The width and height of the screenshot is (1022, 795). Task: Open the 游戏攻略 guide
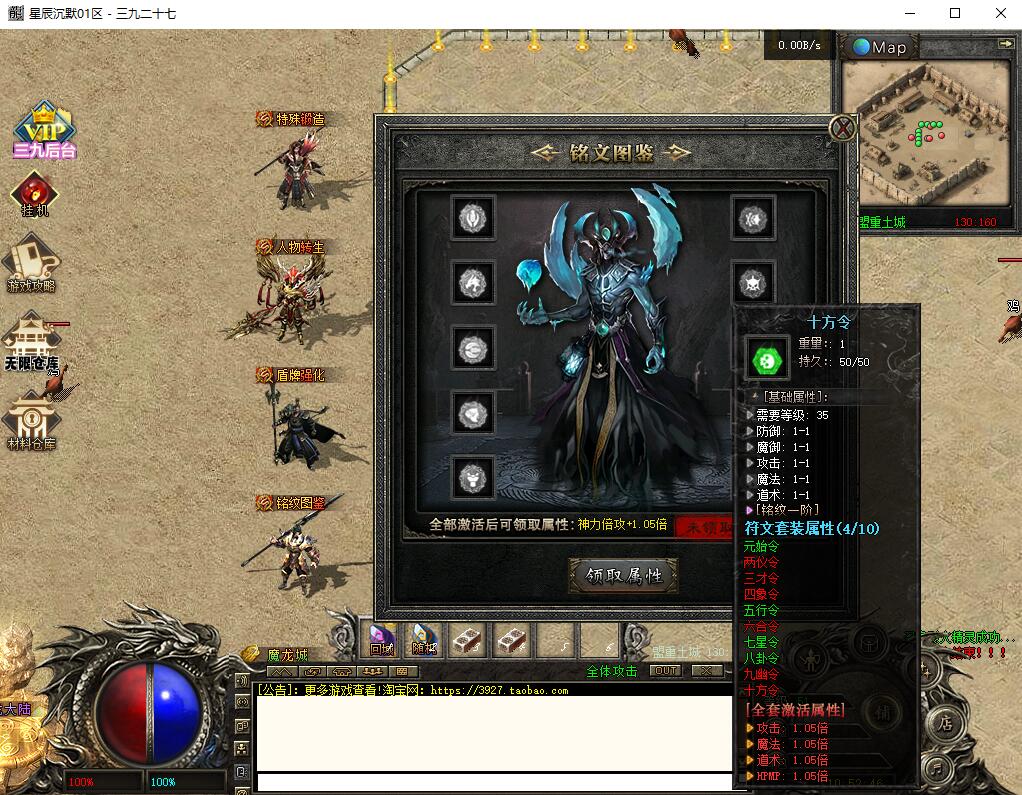pyautogui.click(x=32, y=264)
